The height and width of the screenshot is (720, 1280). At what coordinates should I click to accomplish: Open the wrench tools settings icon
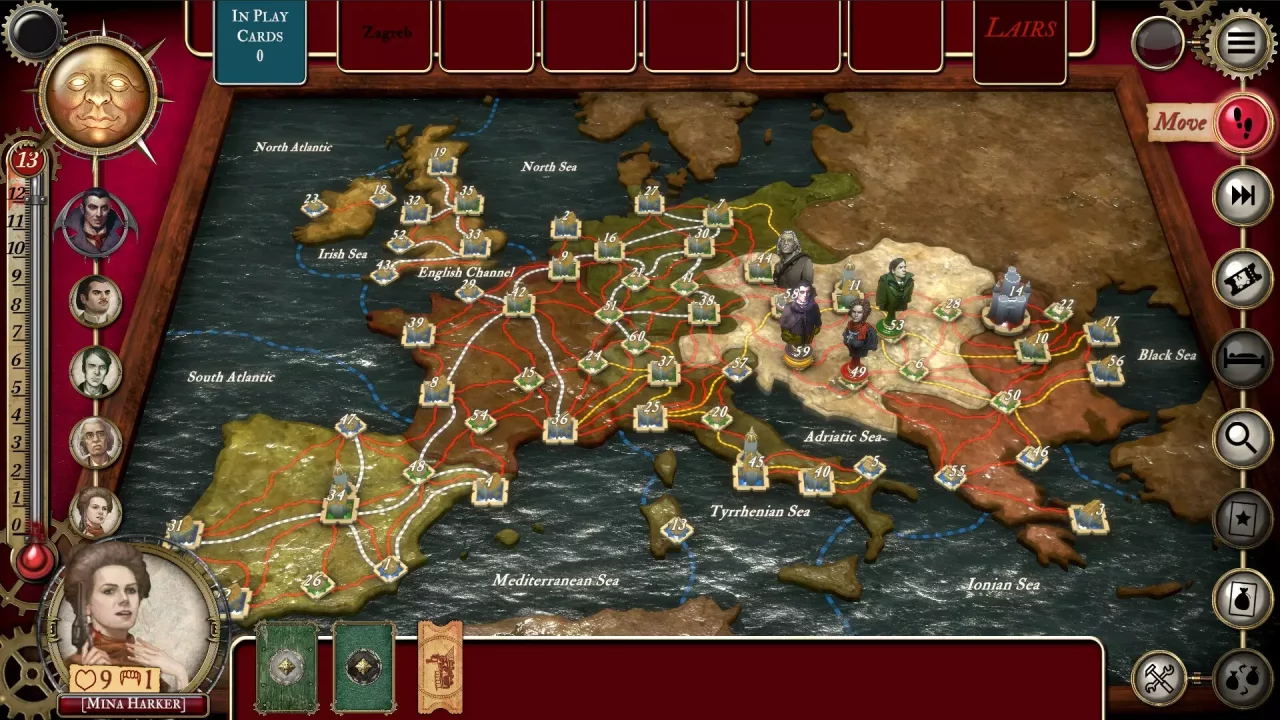click(x=1160, y=678)
